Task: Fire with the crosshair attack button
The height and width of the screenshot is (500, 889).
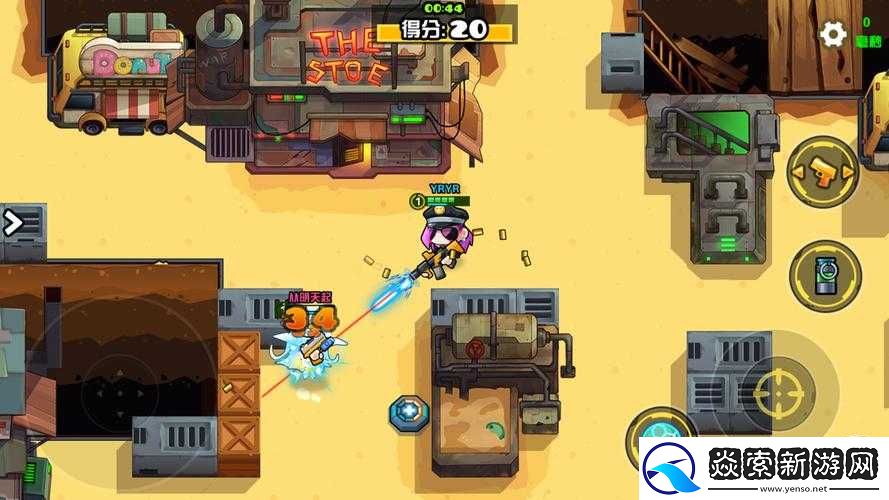Action: tap(779, 391)
